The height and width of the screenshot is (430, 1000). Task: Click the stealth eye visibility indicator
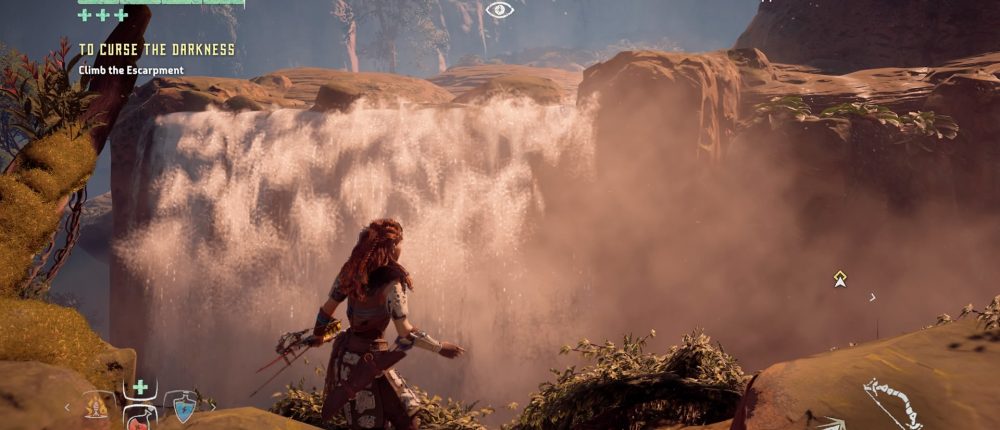tap(499, 10)
